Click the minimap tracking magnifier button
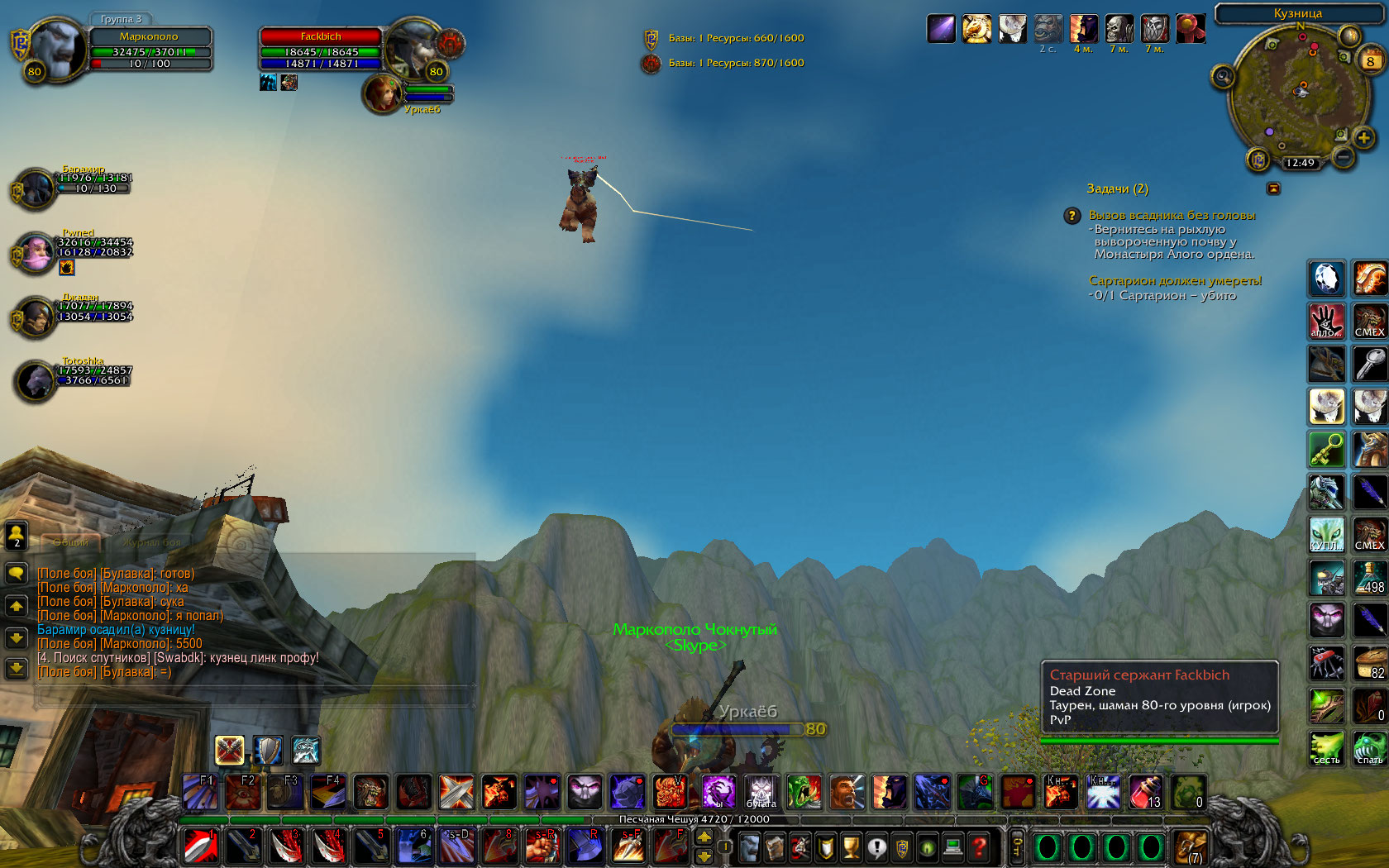Image resolution: width=1389 pixels, height=868 pixels. click(1223, 77)
